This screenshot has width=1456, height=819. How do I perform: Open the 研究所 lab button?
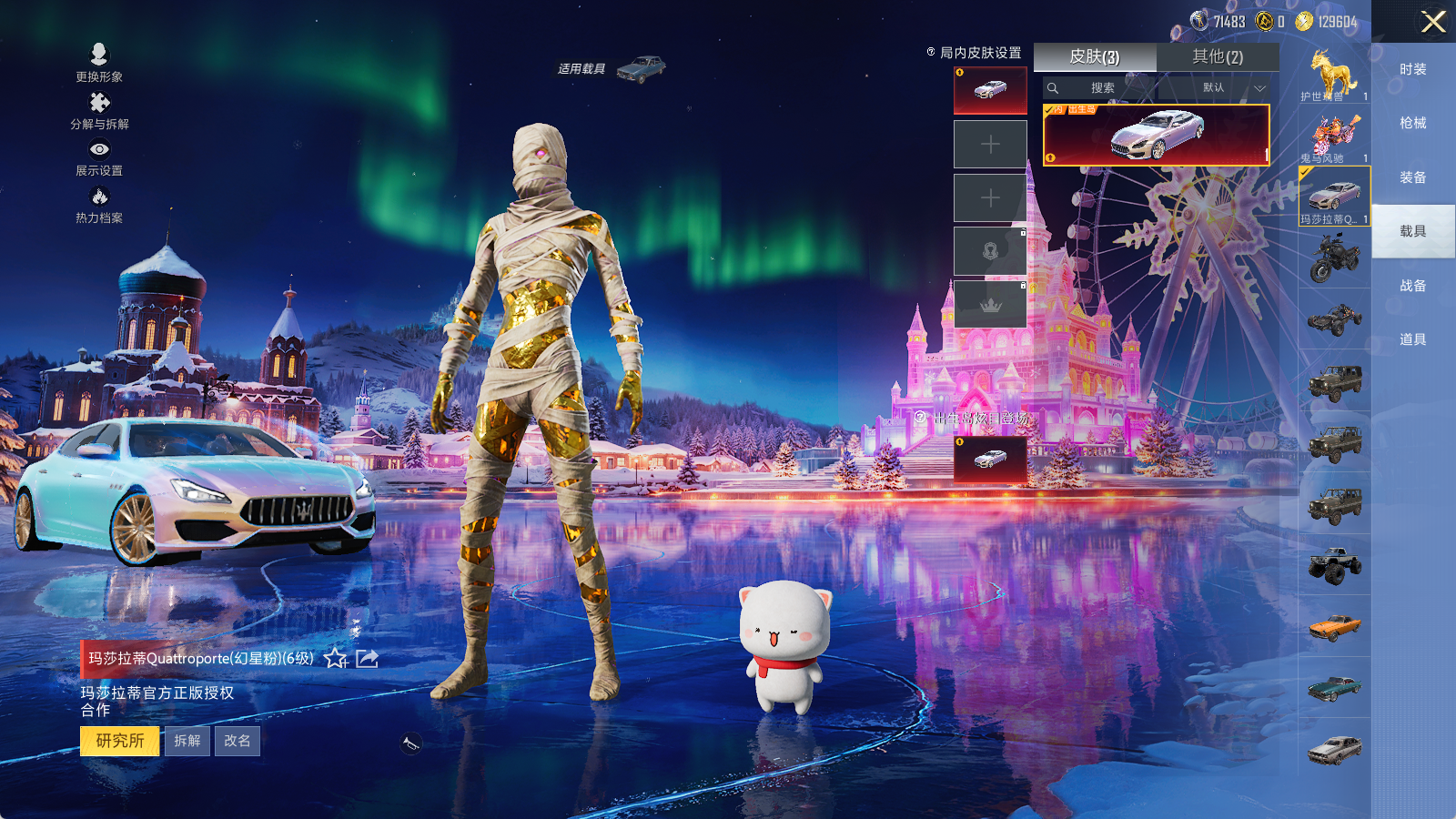point(119,741)
